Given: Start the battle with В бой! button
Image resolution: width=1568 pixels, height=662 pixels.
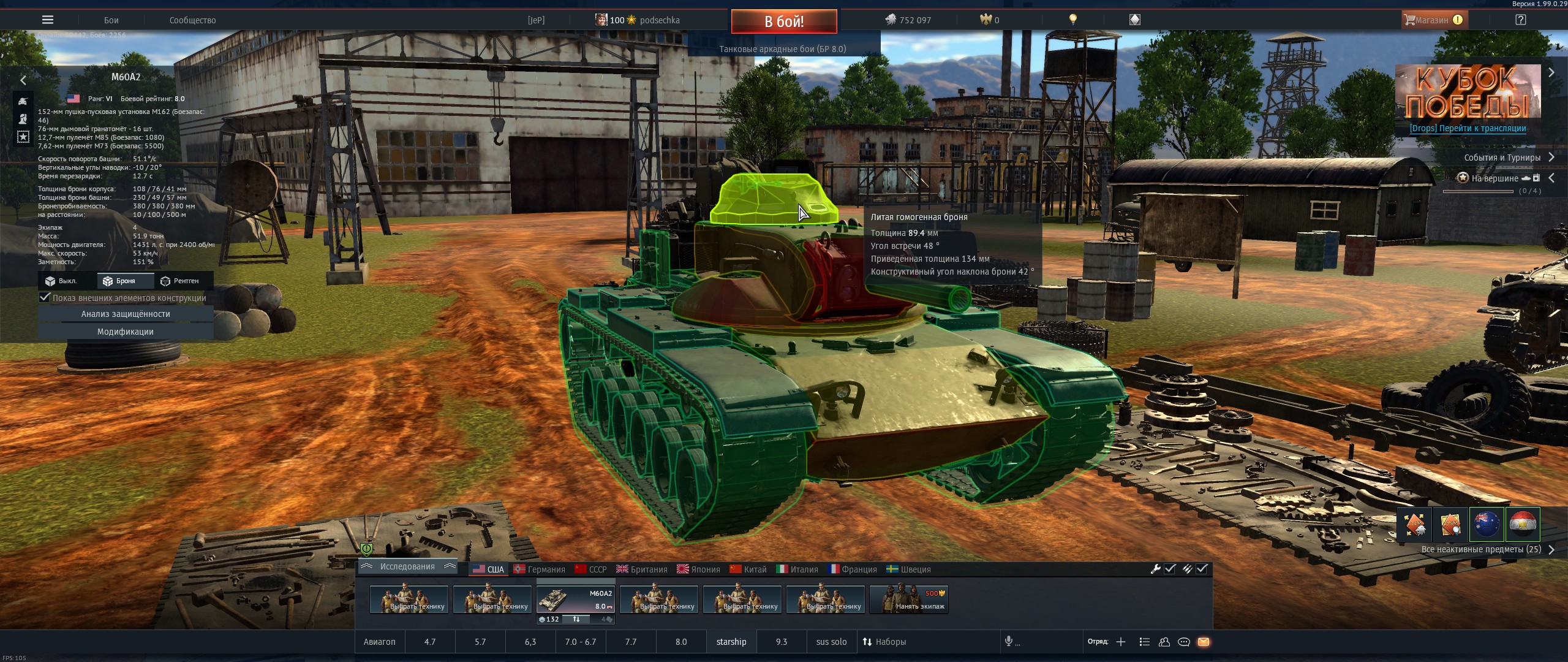Looking at the screenshot, I should (783, 21).
